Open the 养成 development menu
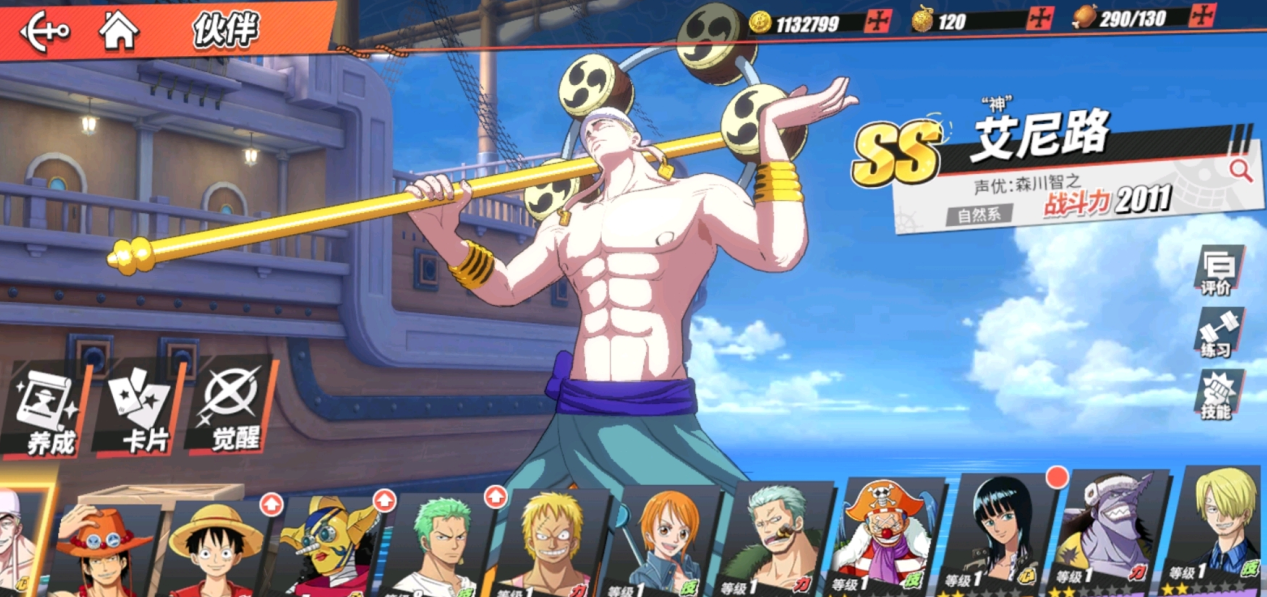 point(47,412)
